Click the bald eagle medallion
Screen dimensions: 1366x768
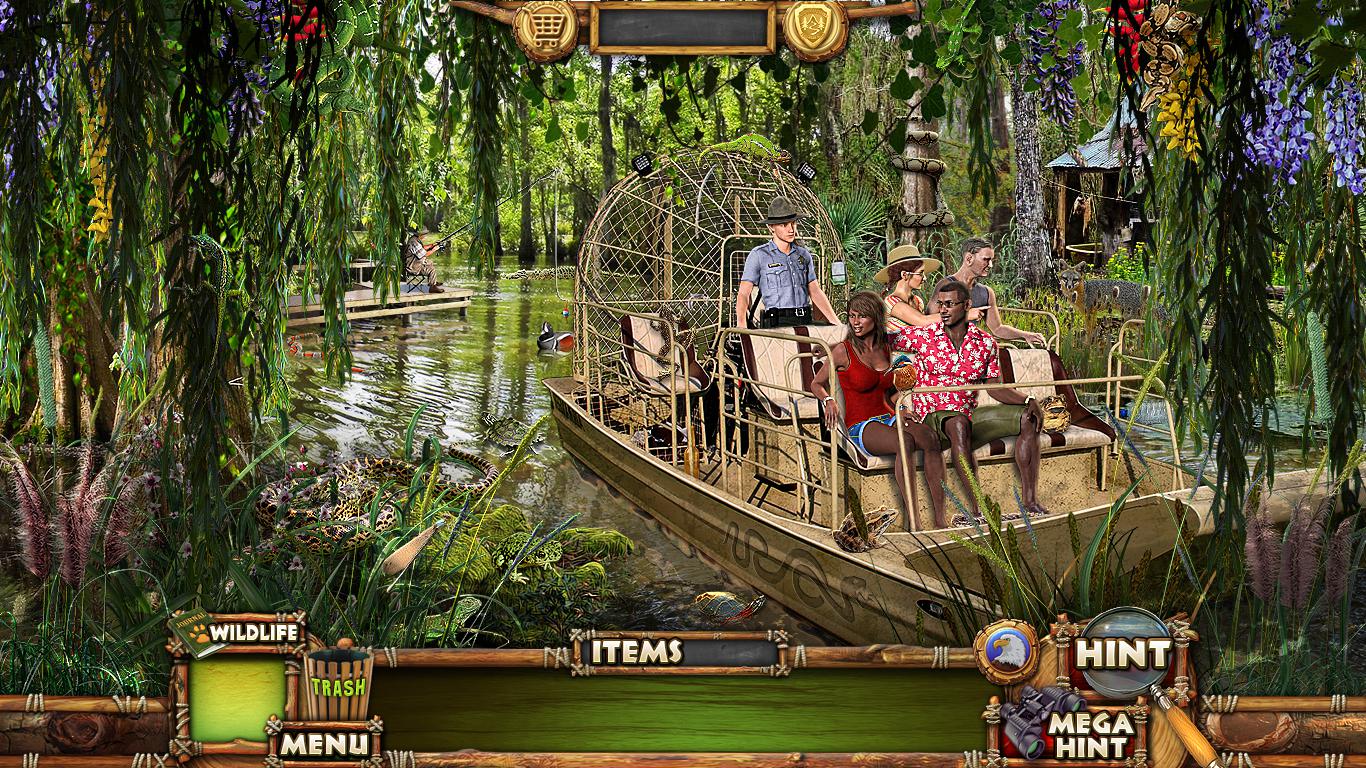coord(1006,652)
